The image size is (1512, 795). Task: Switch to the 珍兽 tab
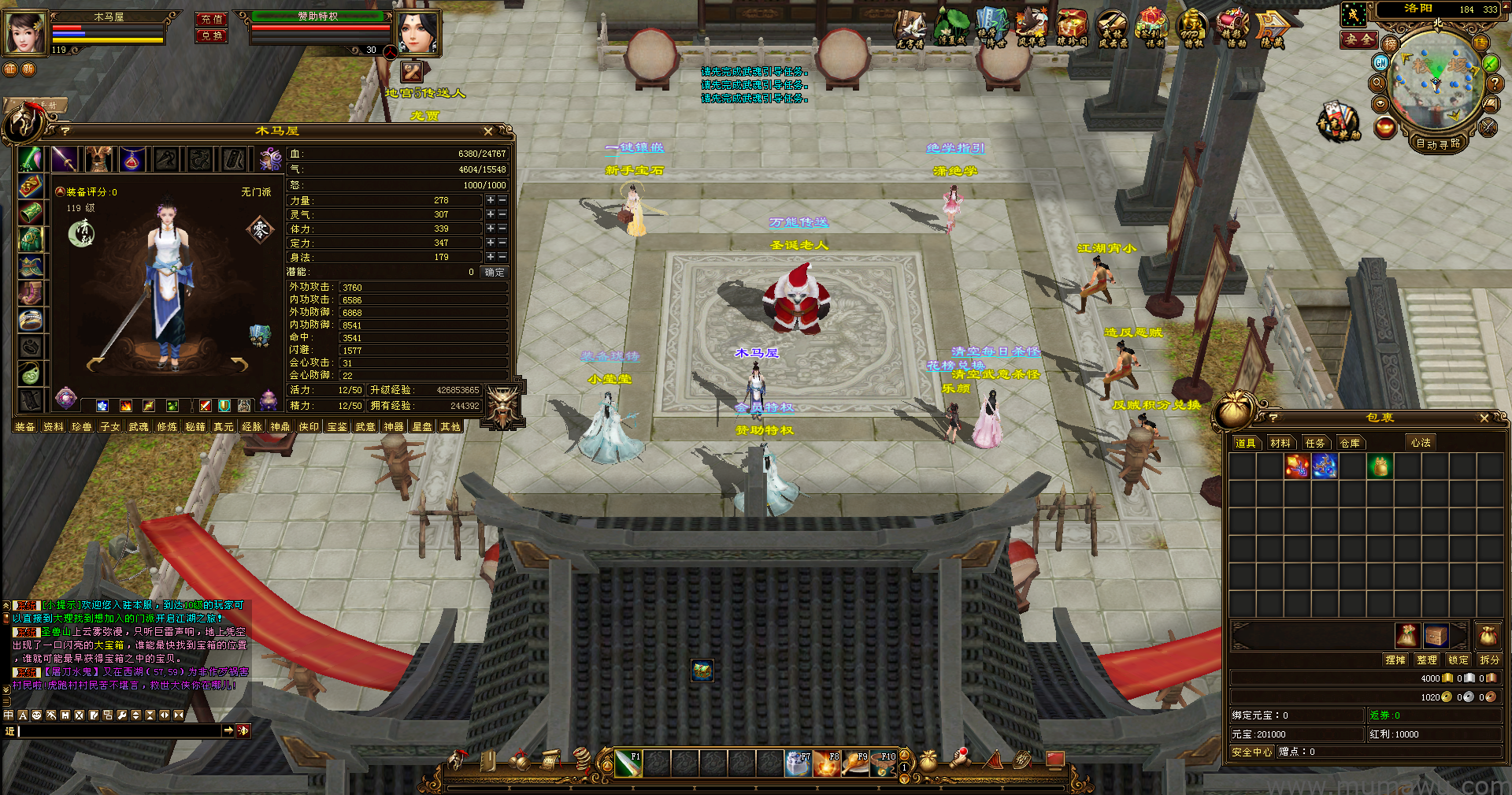point(82,427)
